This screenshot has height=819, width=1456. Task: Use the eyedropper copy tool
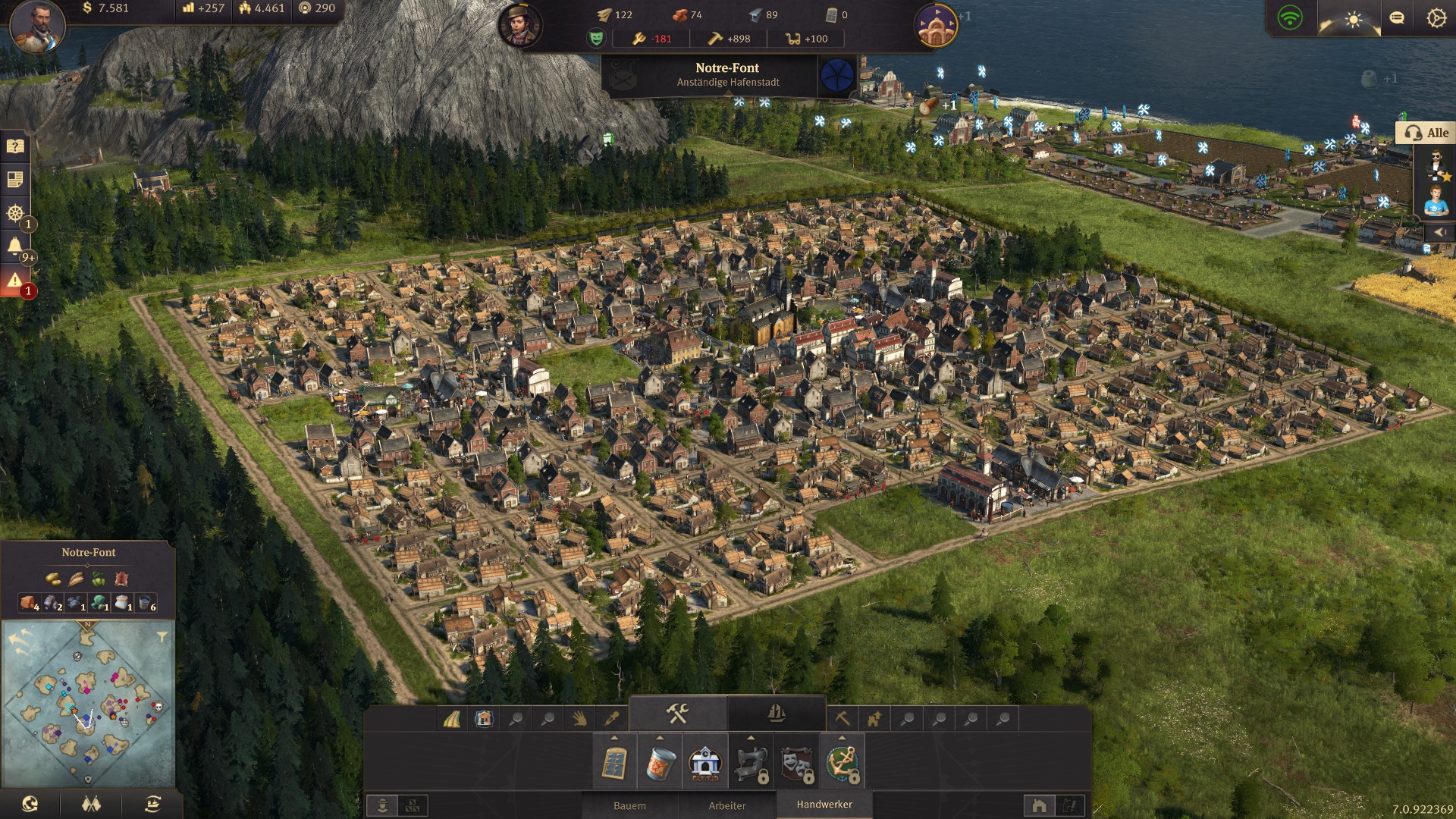611,719
